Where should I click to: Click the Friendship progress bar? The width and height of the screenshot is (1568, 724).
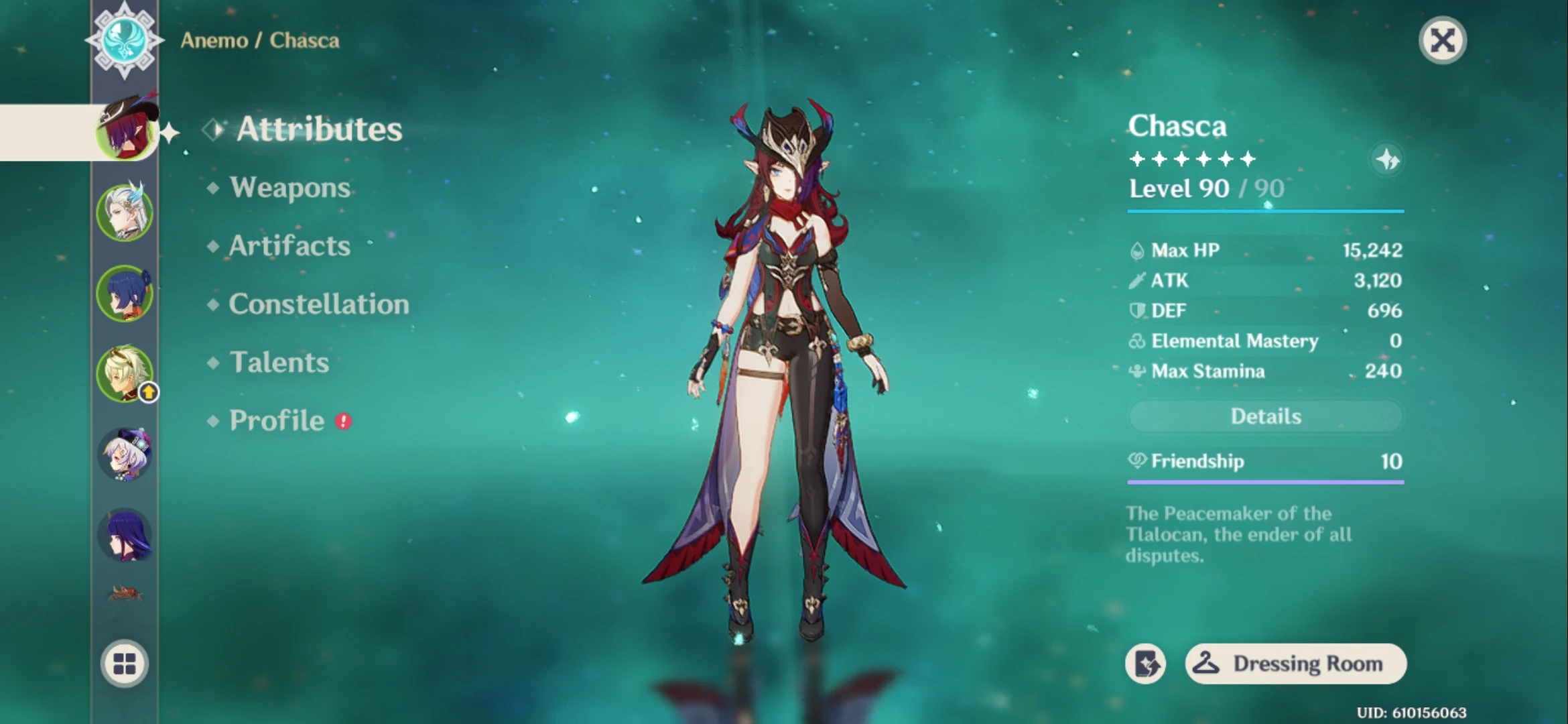click(1265, 482)
